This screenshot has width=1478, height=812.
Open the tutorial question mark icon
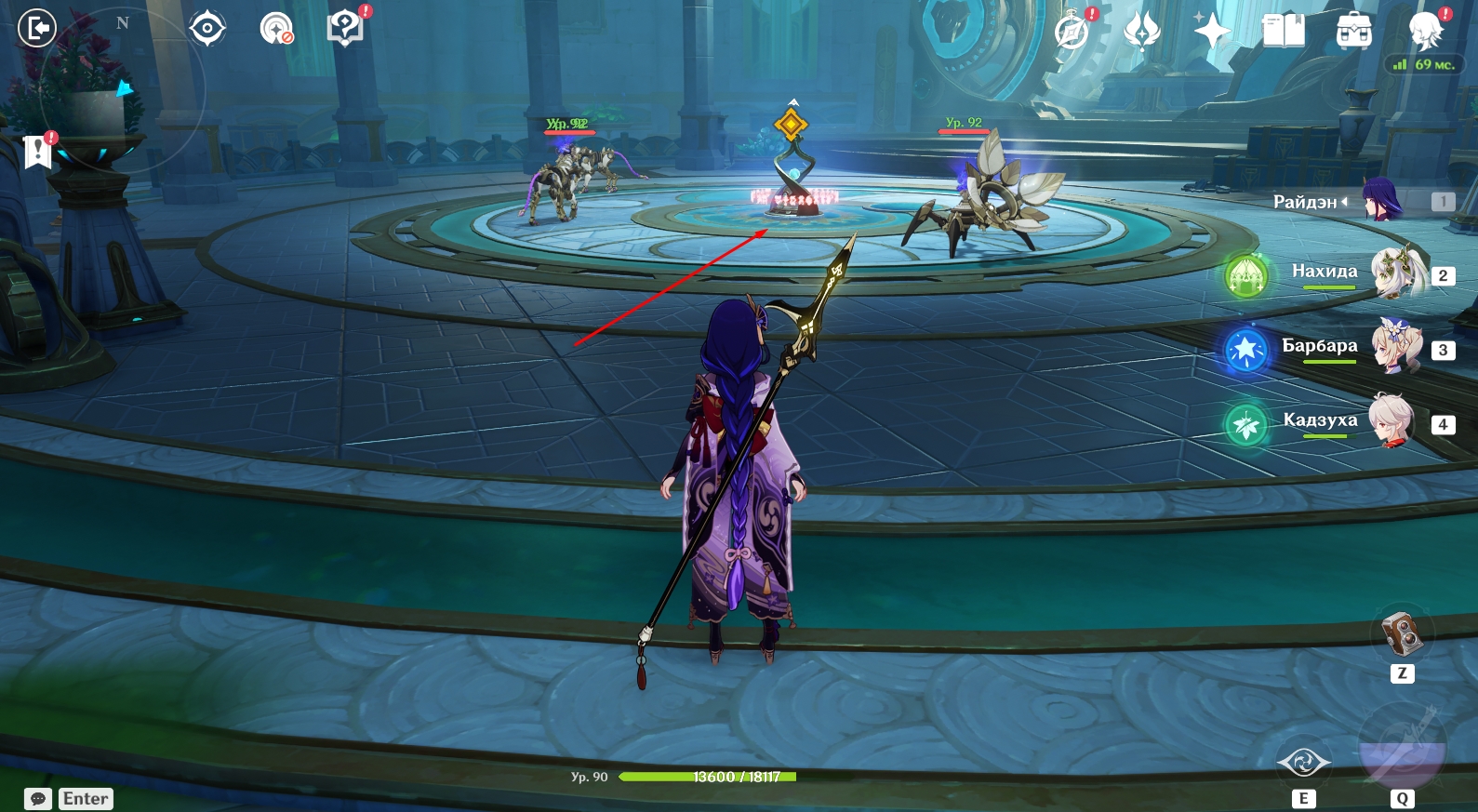click(345, 28)
